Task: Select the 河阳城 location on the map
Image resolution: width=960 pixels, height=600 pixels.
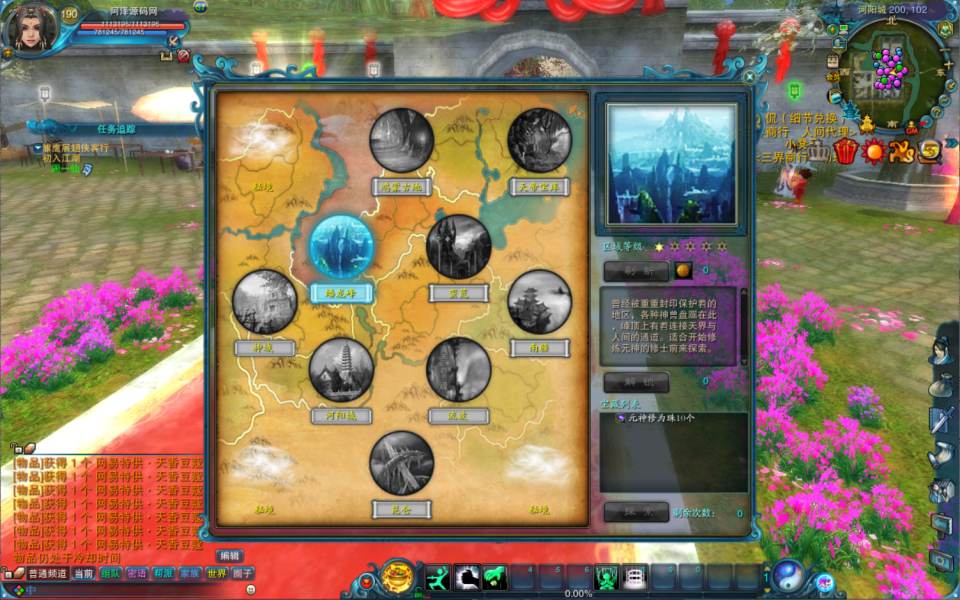Action: (x=342, y=370)
